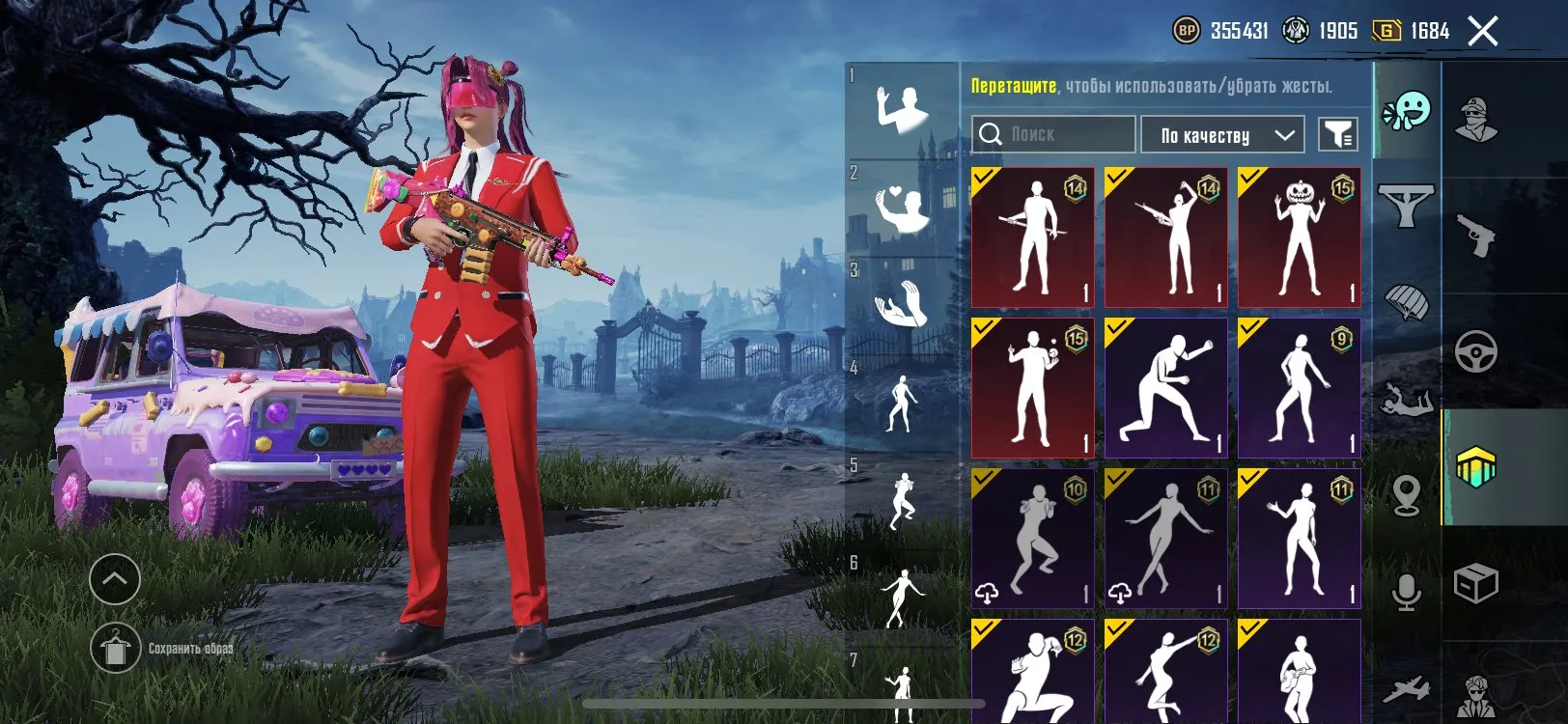Switch to emote slot 2 selfie gesture
Viewport: 1568px width, 724px height.
(903, 203)
